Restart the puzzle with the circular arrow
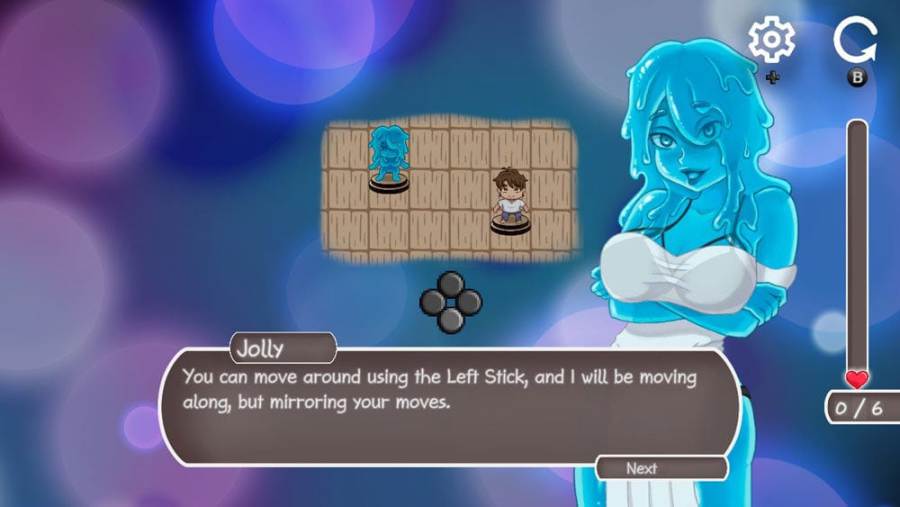900x507 pixels. [x=855, y=41]
